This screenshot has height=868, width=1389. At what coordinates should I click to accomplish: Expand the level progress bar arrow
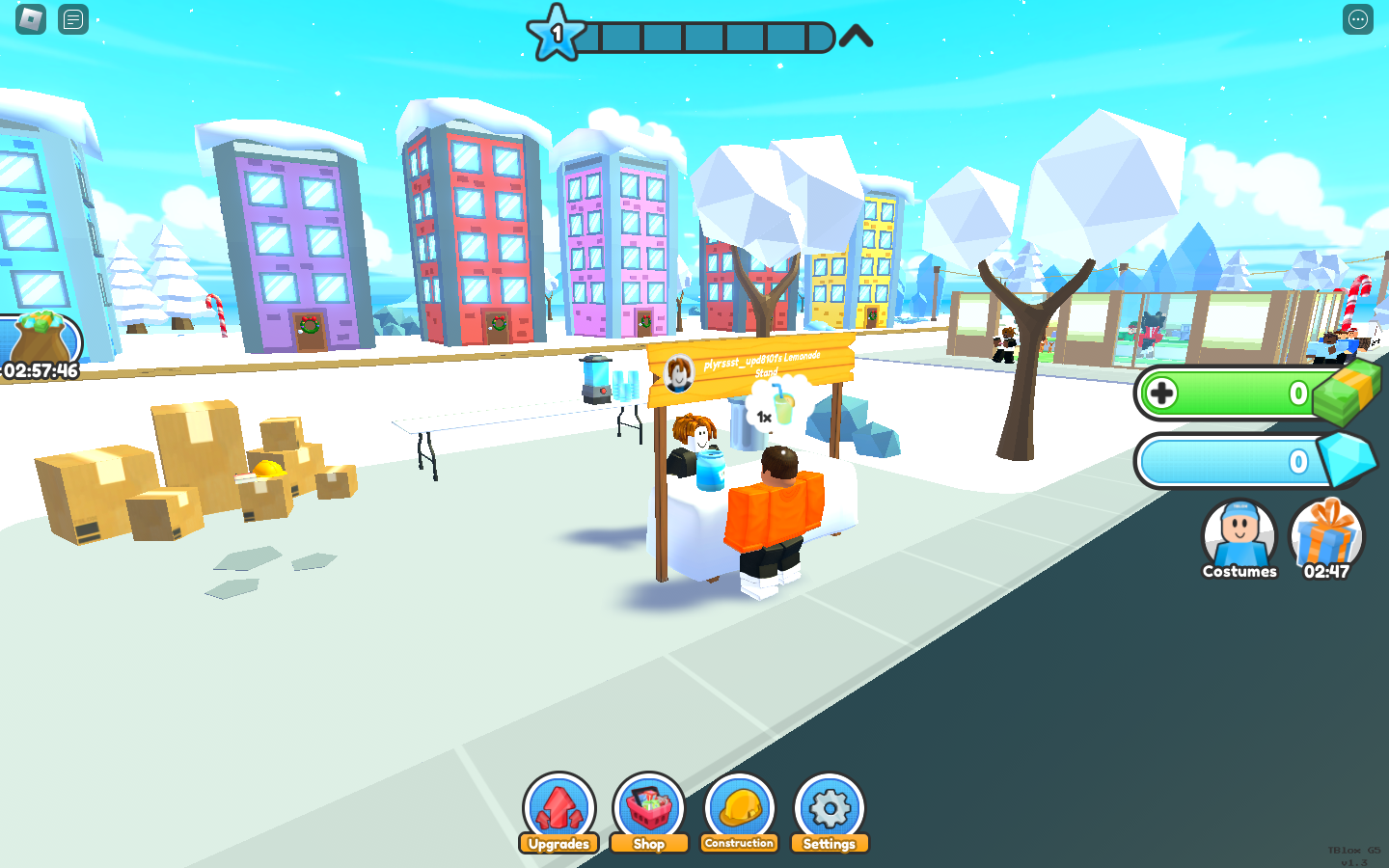(x=856, y=38)
